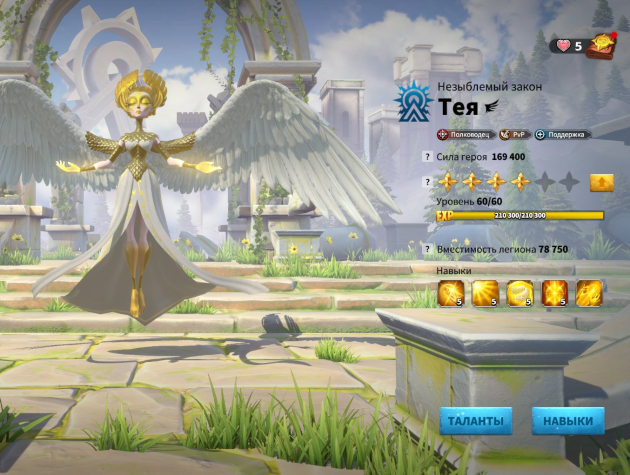This screenshot has height=475, width=630.
Task: Show help for the star rank row
Action: pyautogui.click(x=427, y=182)
